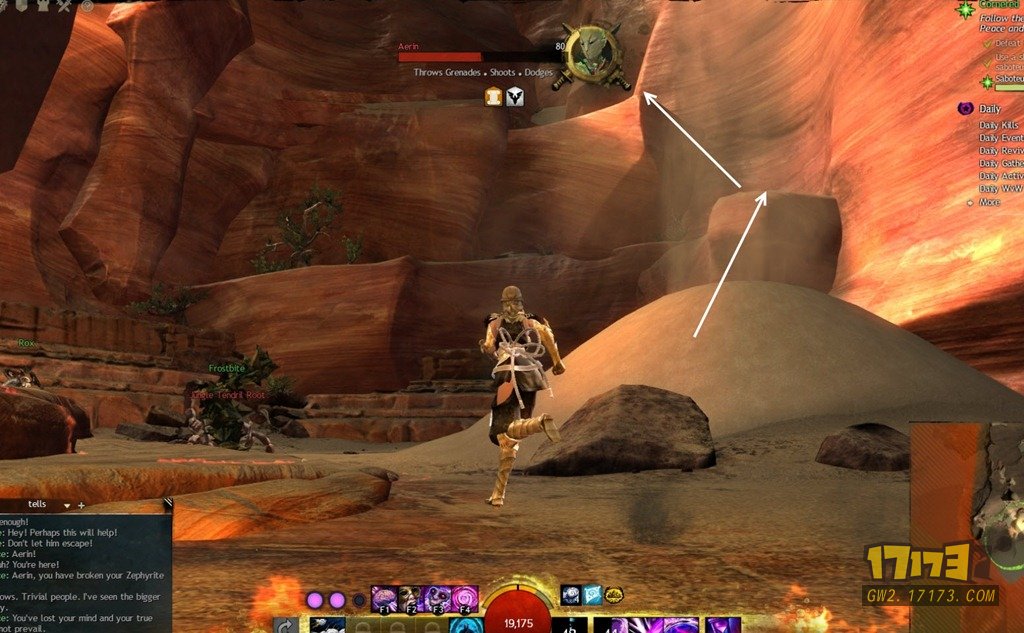Open the Daily achievements header
The image size is (1024, 633).
989,109
